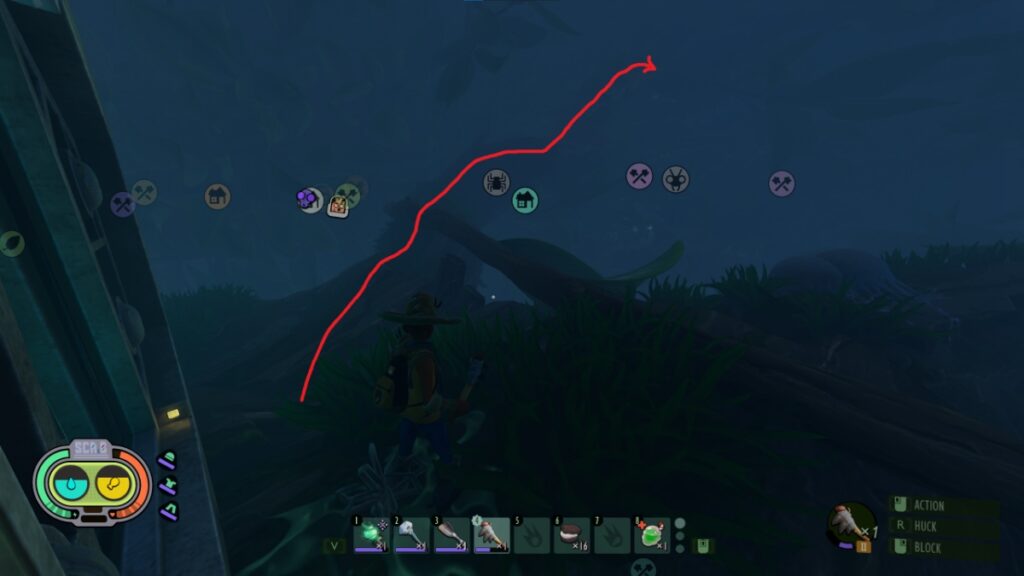Click the teal house base marker

tap(525, 200)
